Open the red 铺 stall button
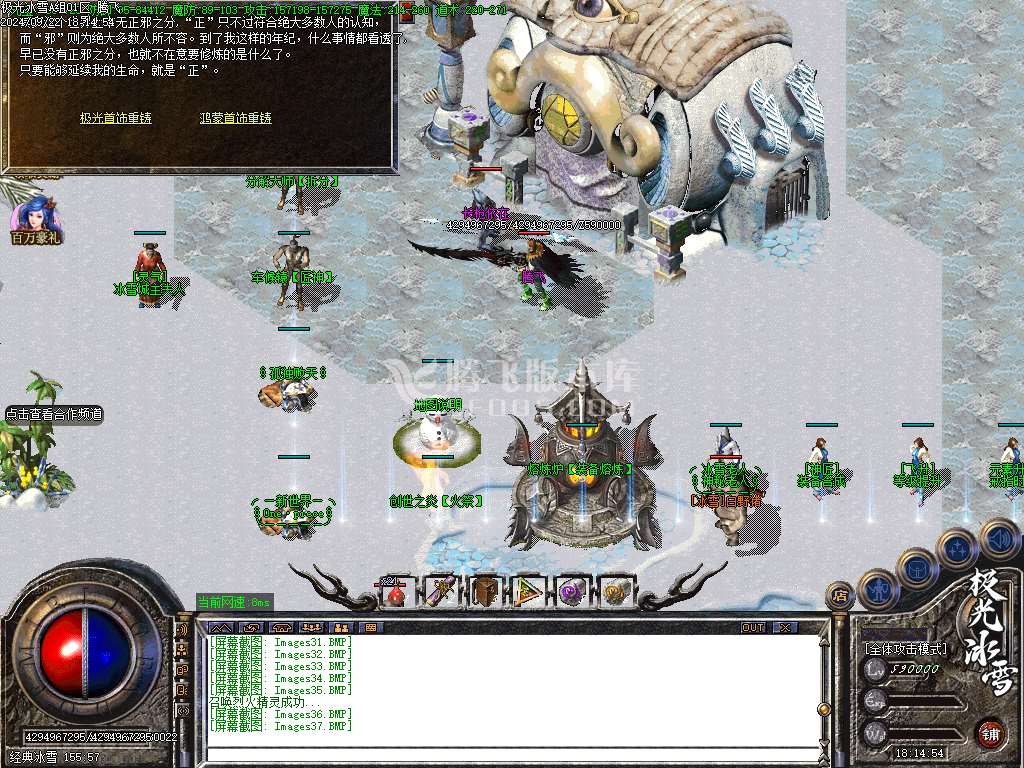This screenshot has height=768, width=1024. pos(990,733)
